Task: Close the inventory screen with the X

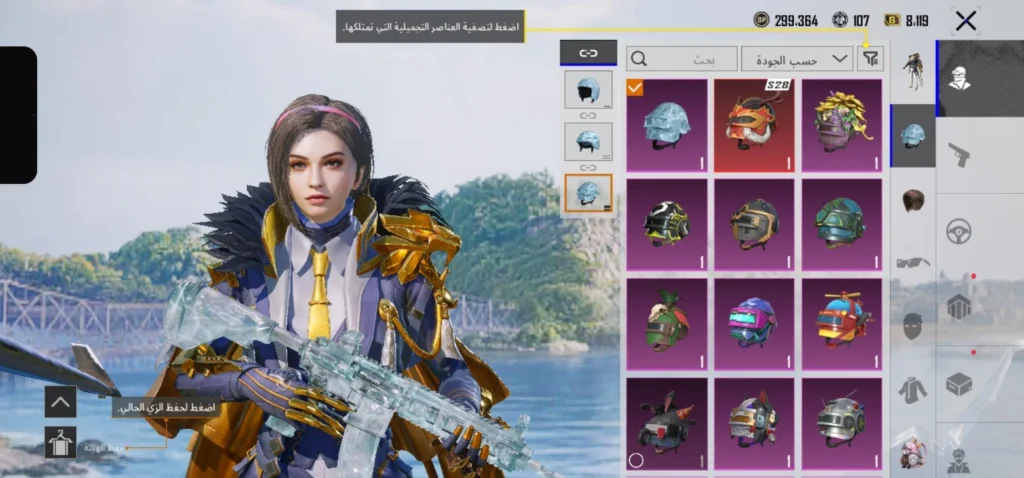Action: 965,20
